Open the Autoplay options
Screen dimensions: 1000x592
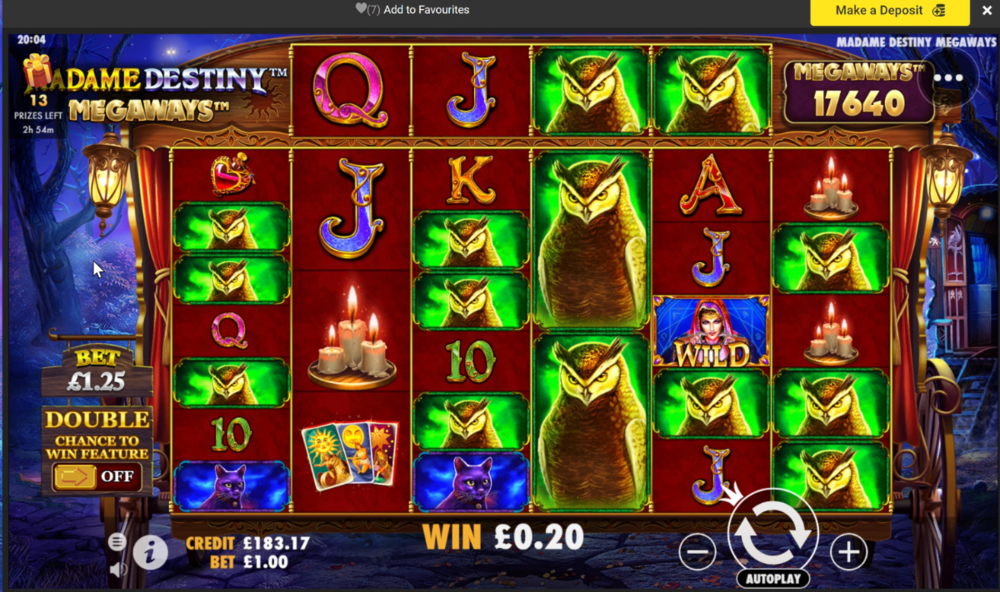click(x=772, y=579)
